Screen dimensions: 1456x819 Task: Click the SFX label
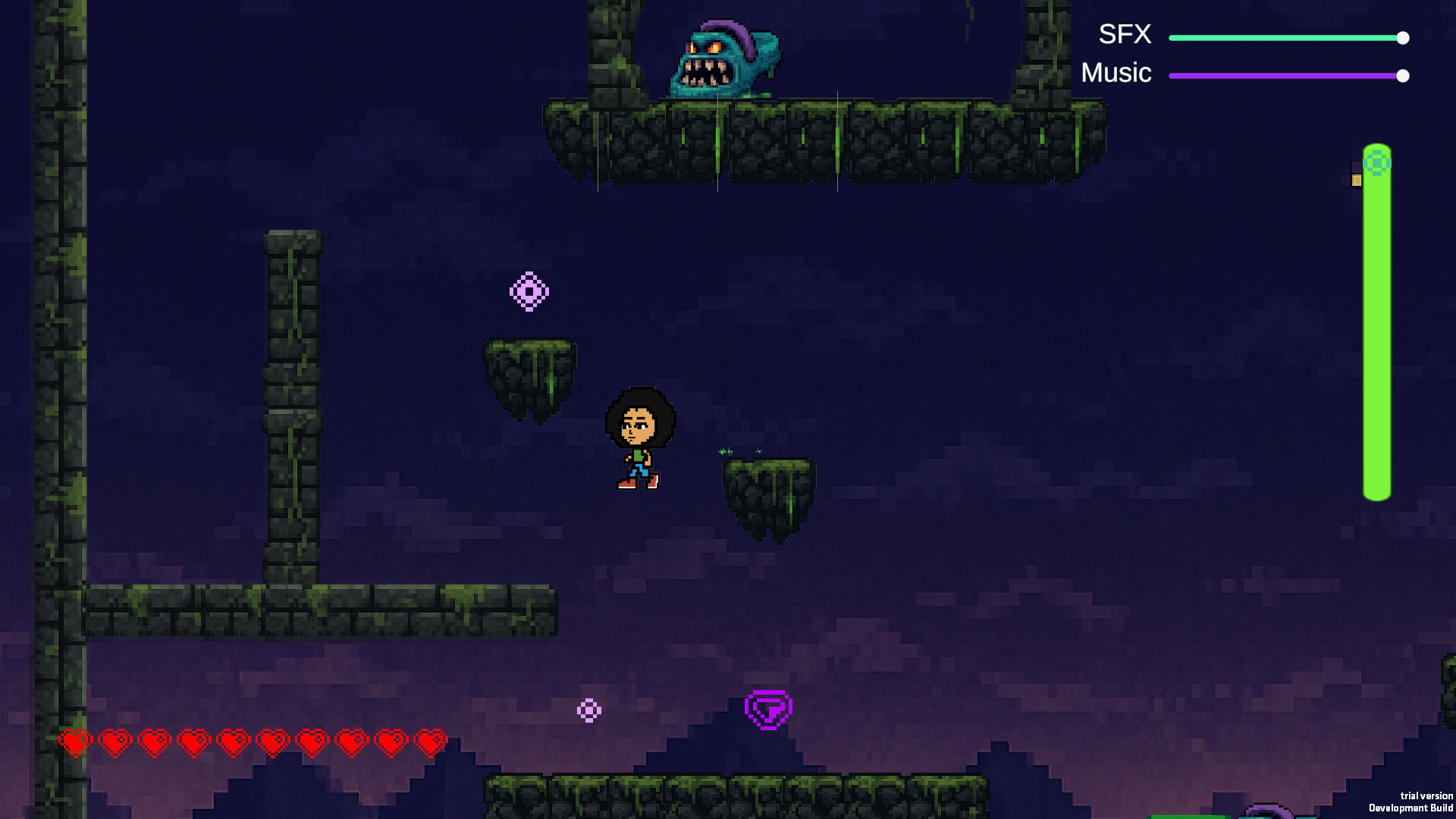click(x=1124, y=34)
